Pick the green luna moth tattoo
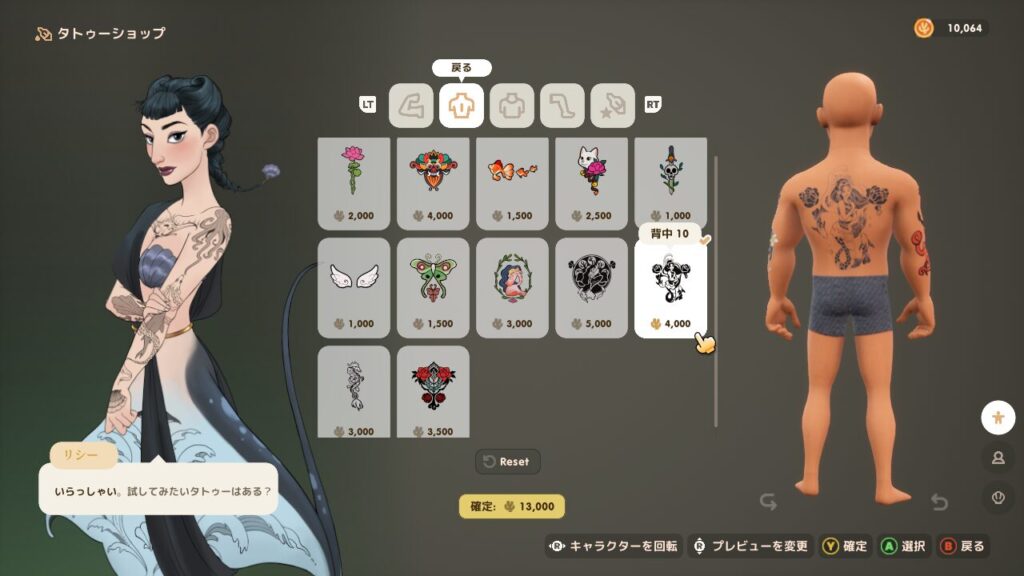 click(432, 287)
